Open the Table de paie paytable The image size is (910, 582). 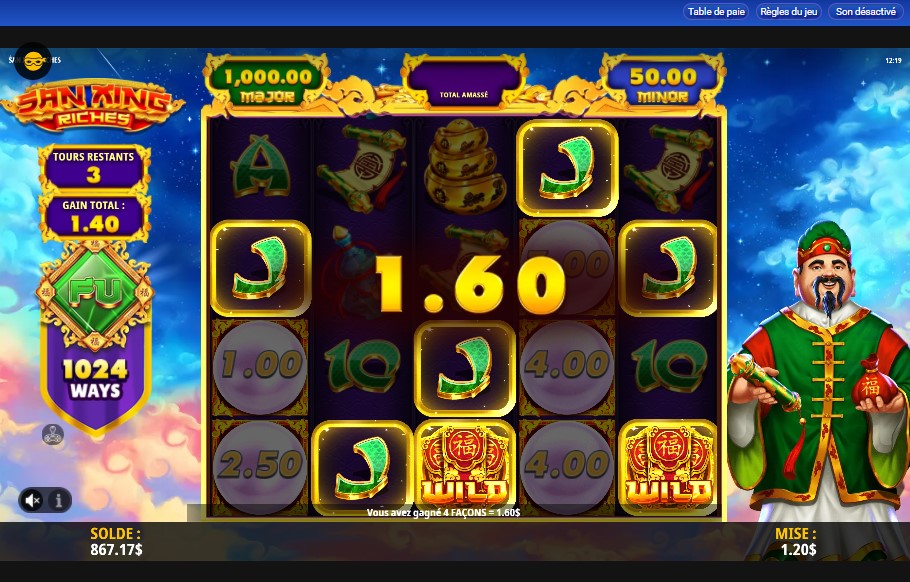point(717,12)
